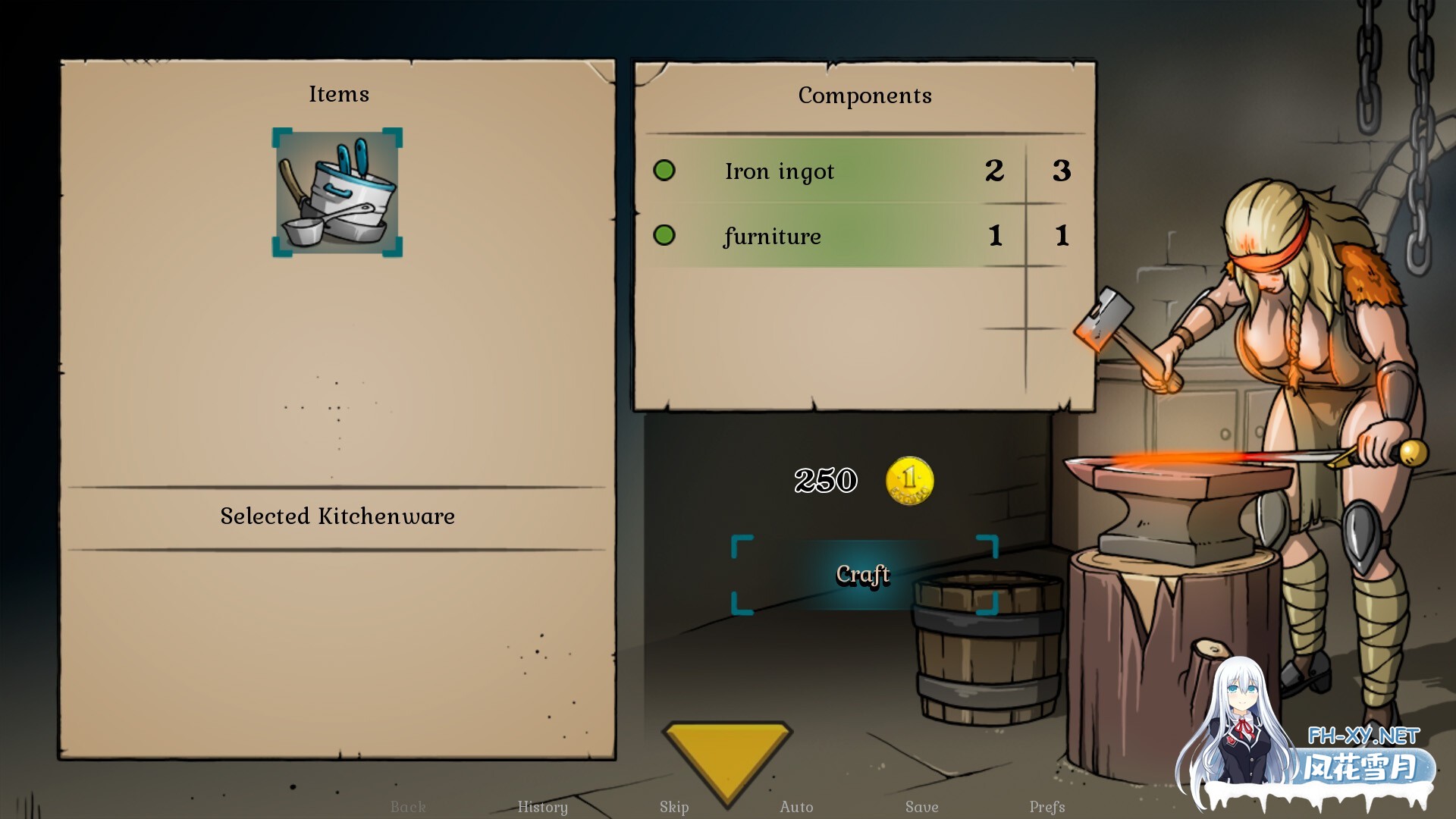Select the Kitchenware item icon

point(337,193)
